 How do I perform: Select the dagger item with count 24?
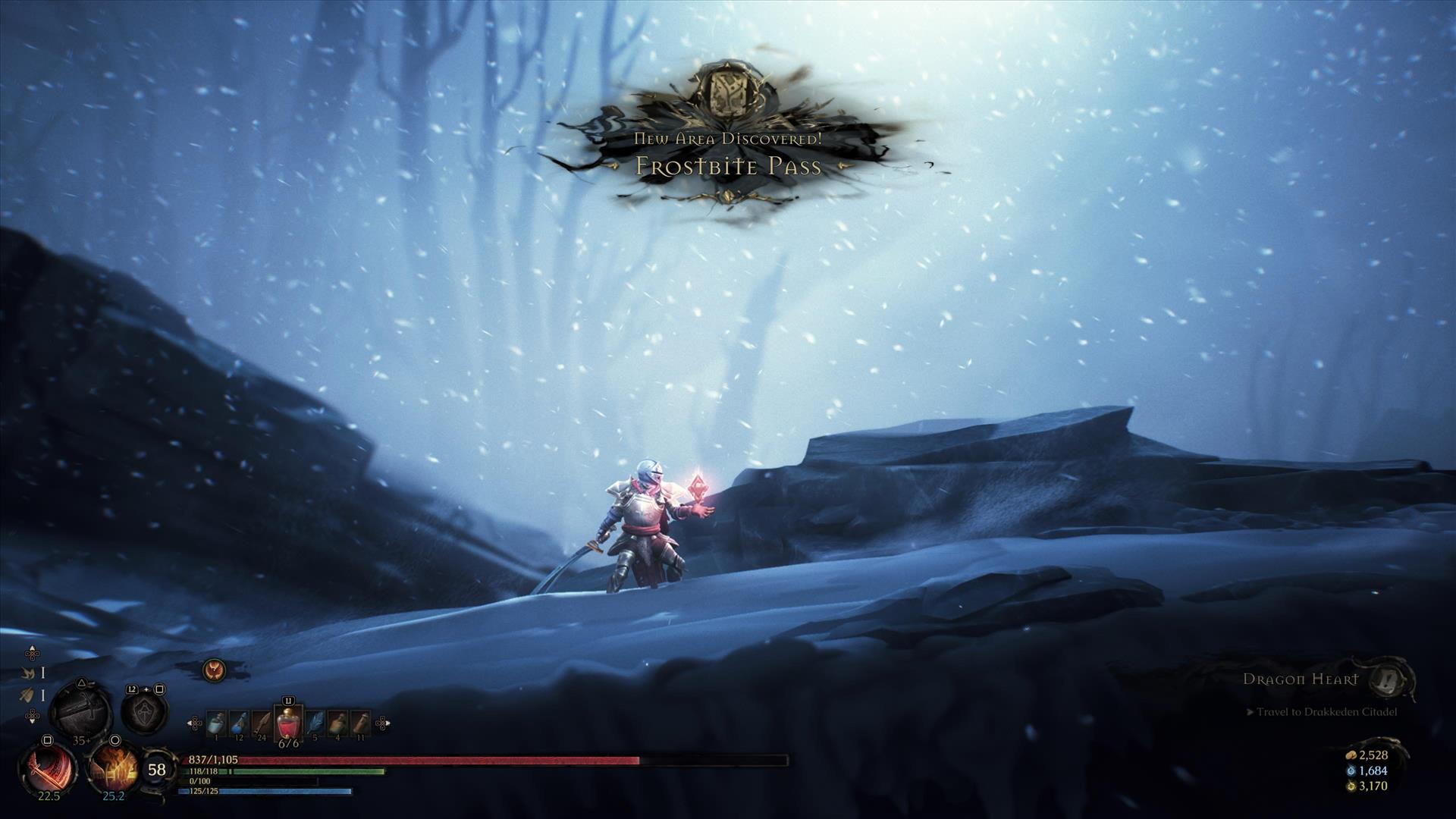[262, 723]
